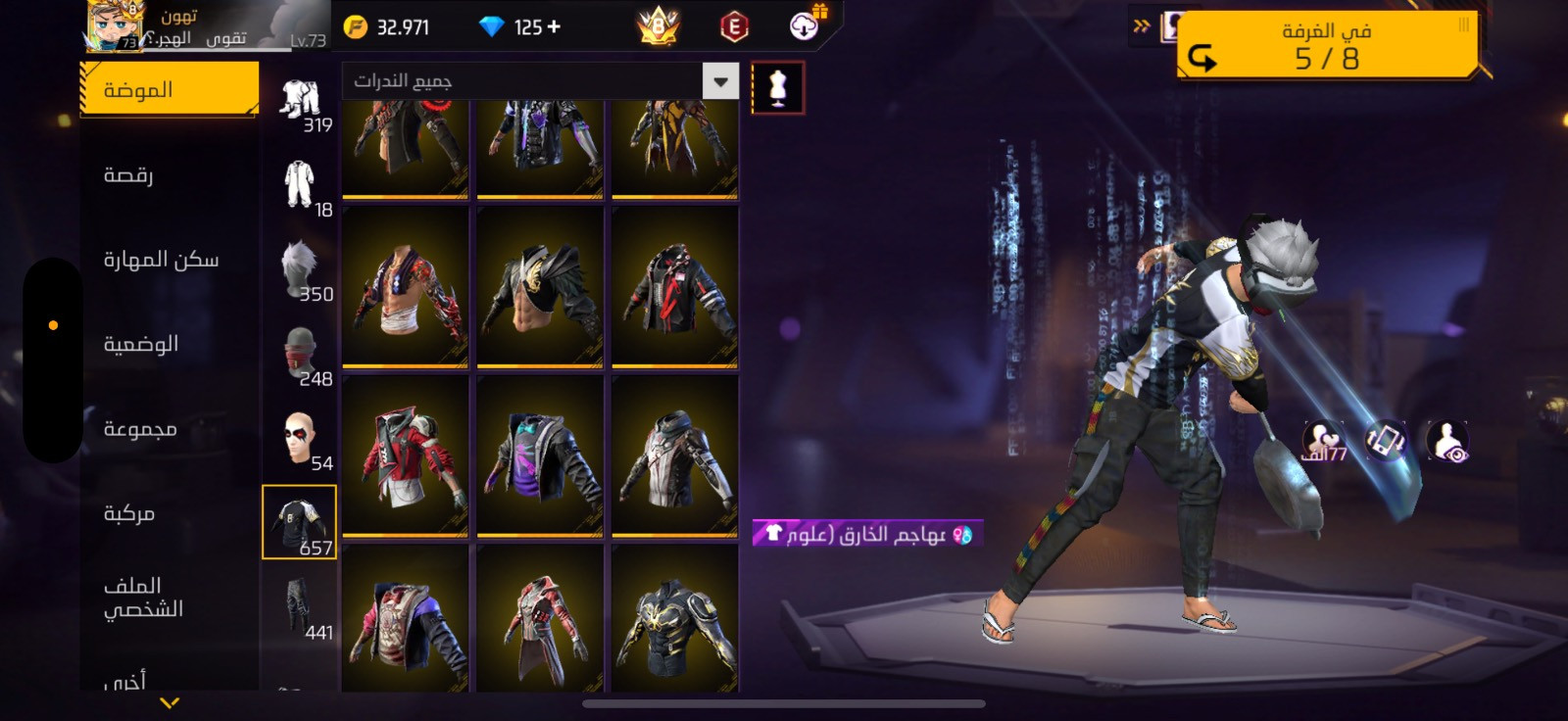Toggle the eye visibility icon near character
This screenshot has width=1568, height=721.
(x=1447, y=442)
